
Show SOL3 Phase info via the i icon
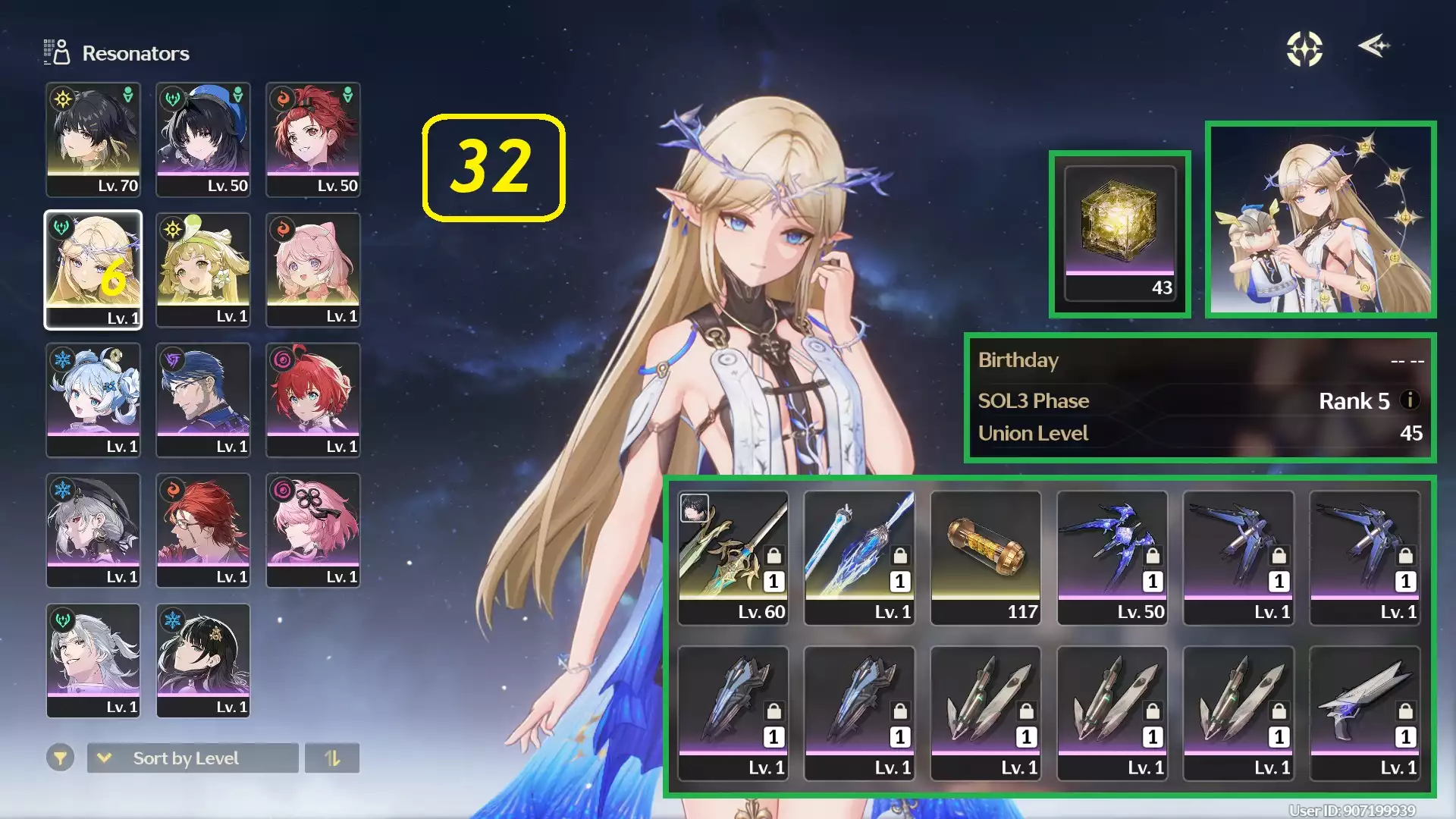point(1410,400)
